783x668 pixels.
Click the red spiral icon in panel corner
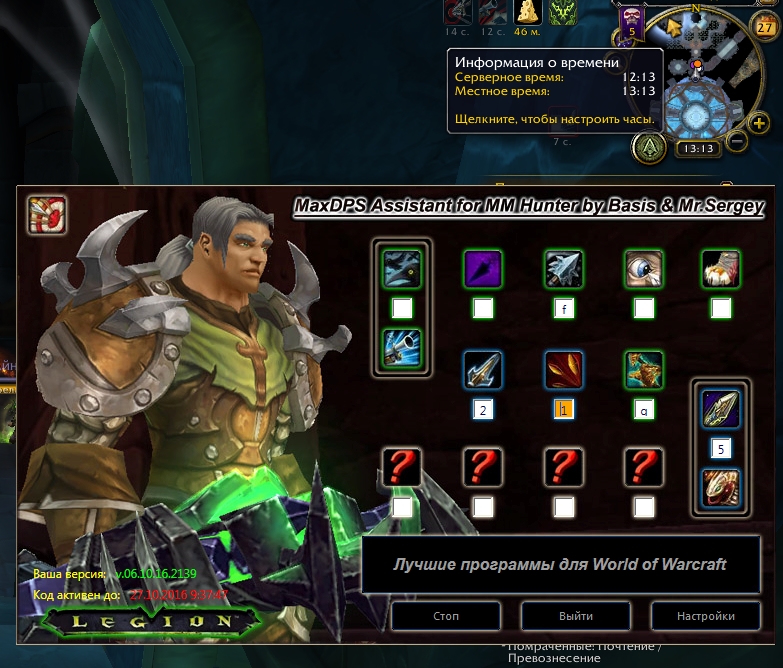(x=47, y=214)
